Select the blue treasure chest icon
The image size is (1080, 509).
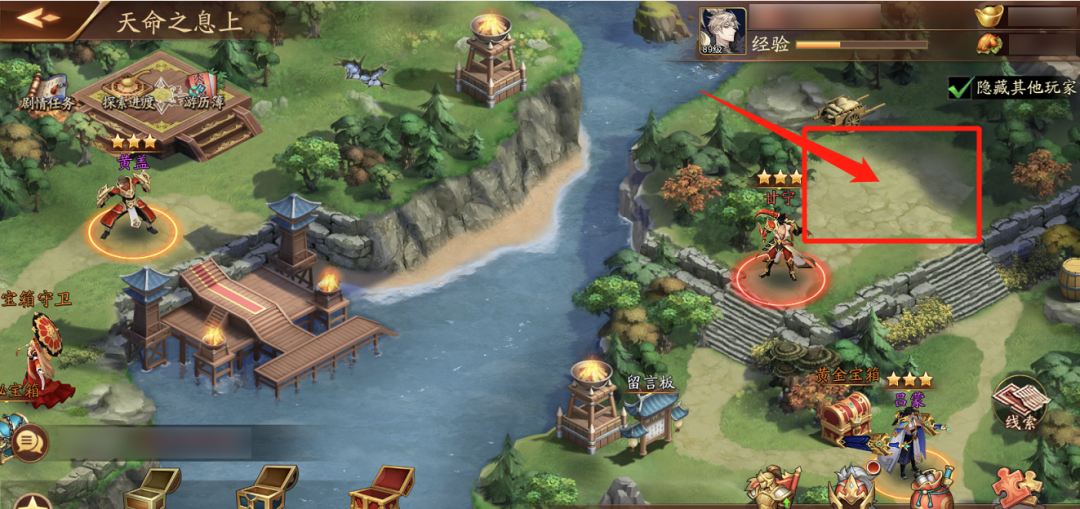pyautogui.click(x=266, y=489)
